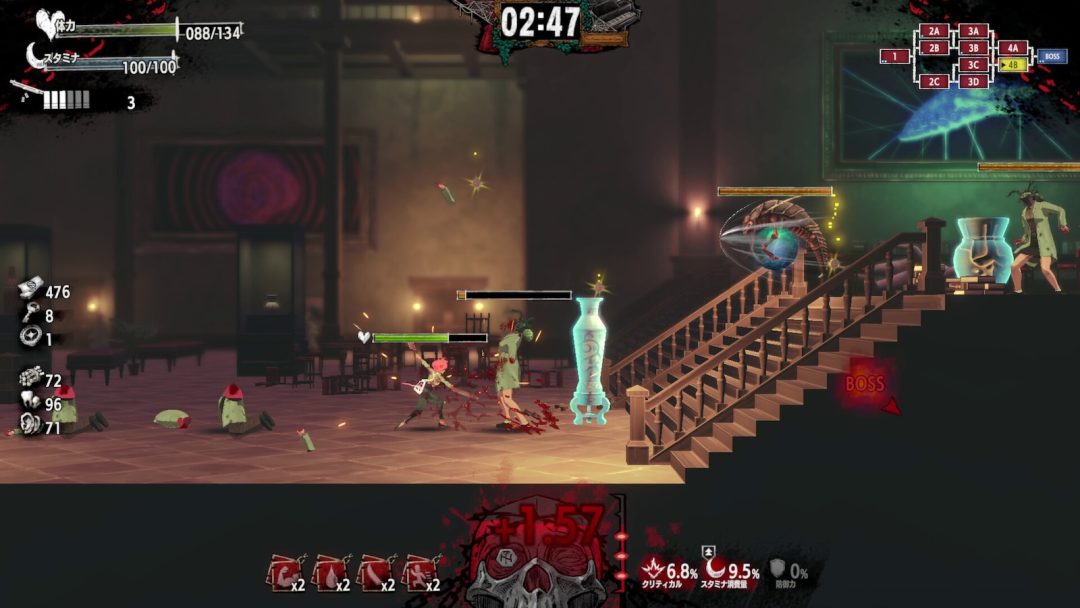The image size is (1080, 608).
Task: Select room 4A on the stage map
Action: pyautogui.click(x=1012, y=48)
